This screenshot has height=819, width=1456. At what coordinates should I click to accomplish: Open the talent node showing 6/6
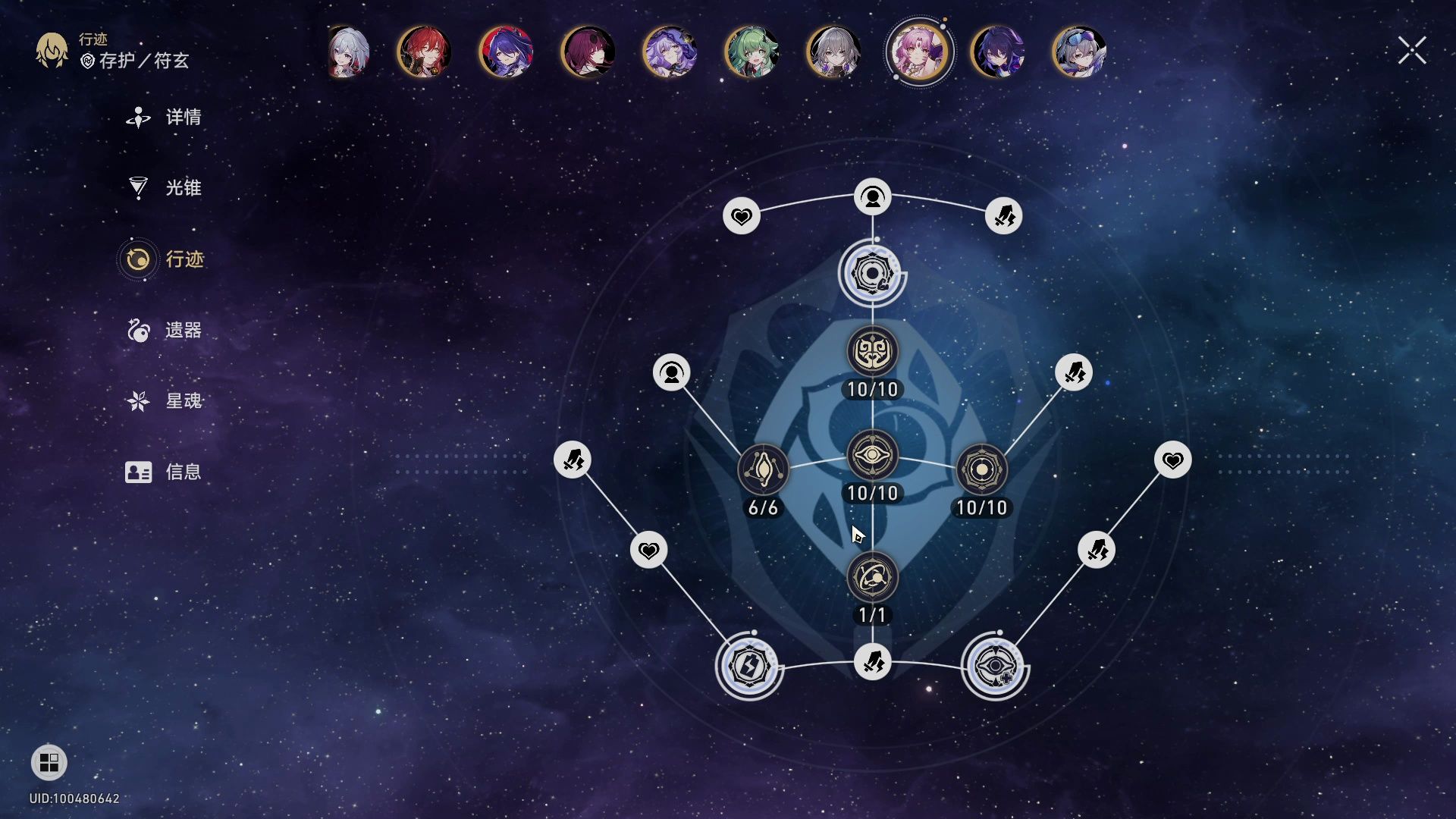(x=763, y=470)
